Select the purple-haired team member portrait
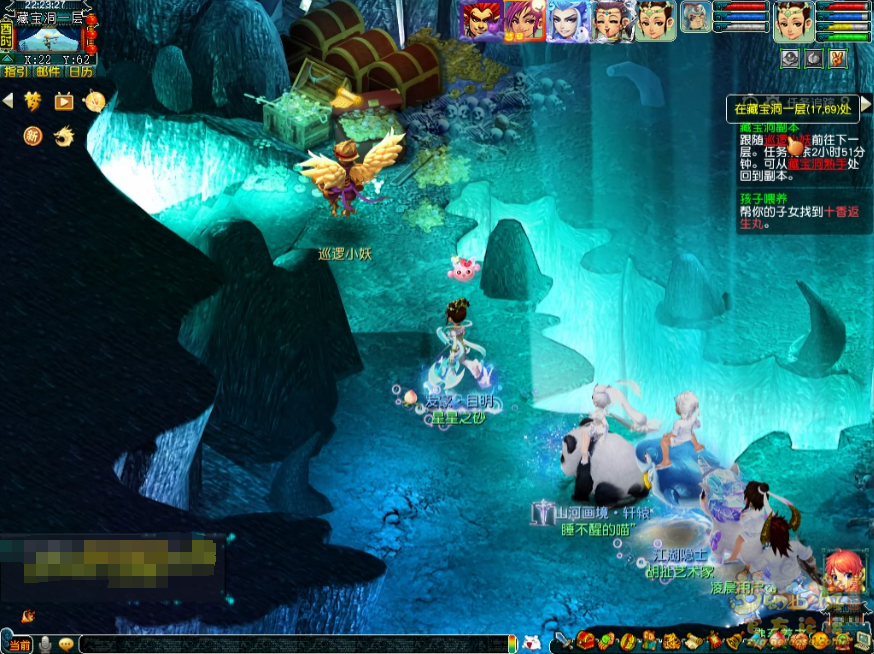The image size is (874, 654). pos(523,20)
